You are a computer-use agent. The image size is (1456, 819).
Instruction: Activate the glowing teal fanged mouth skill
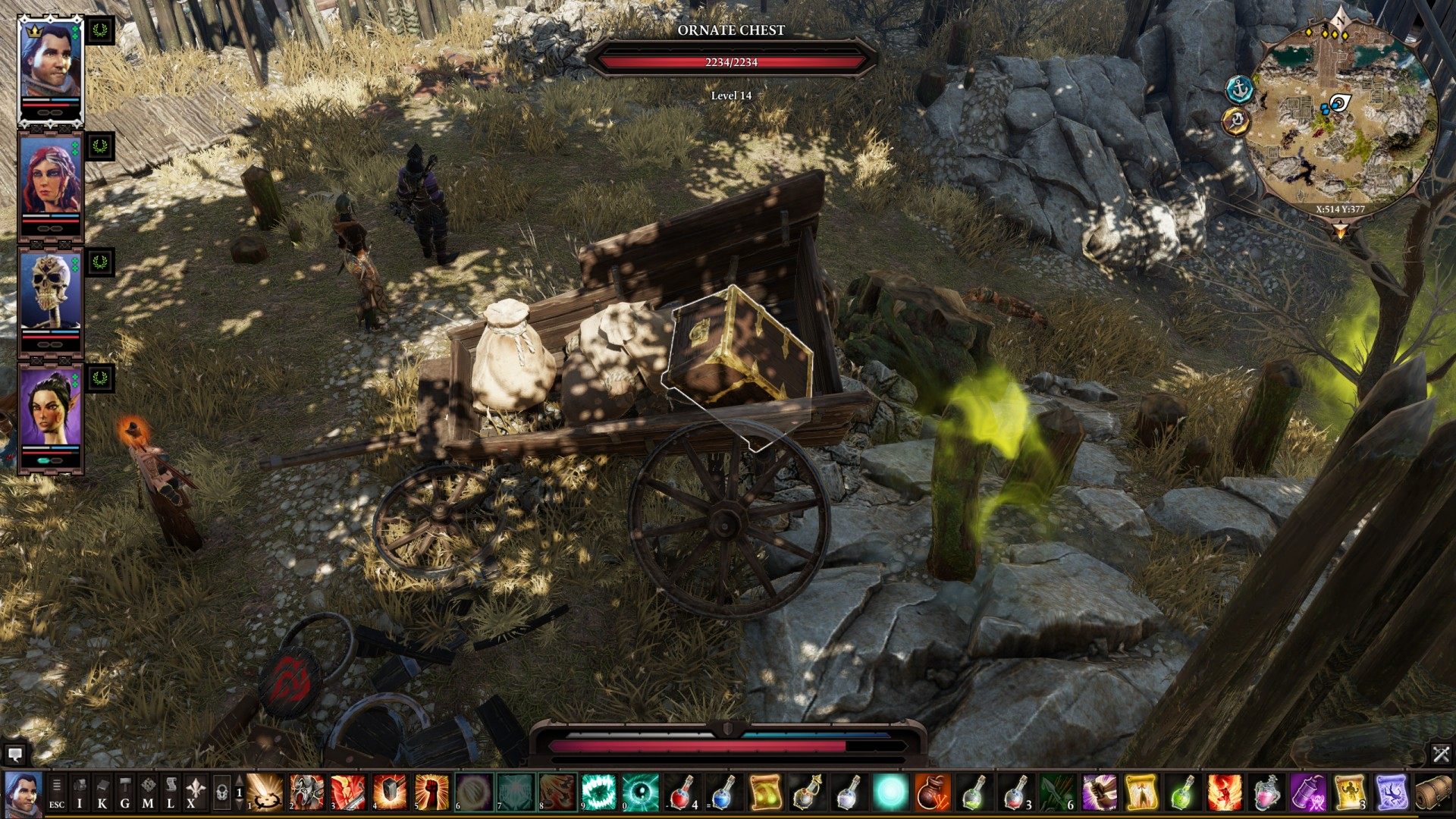[599, 792]
